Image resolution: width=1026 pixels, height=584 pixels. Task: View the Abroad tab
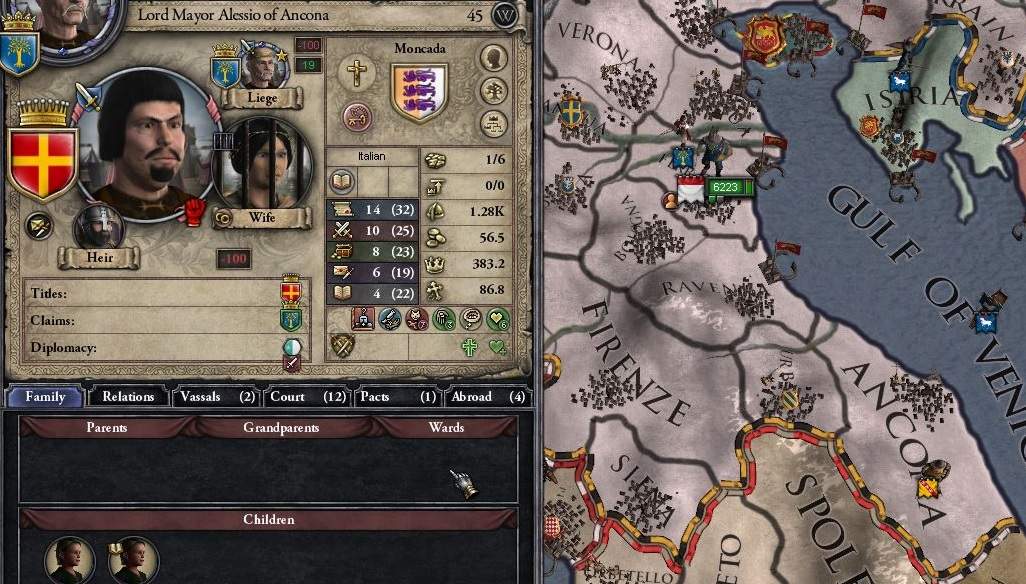[487, 397]
